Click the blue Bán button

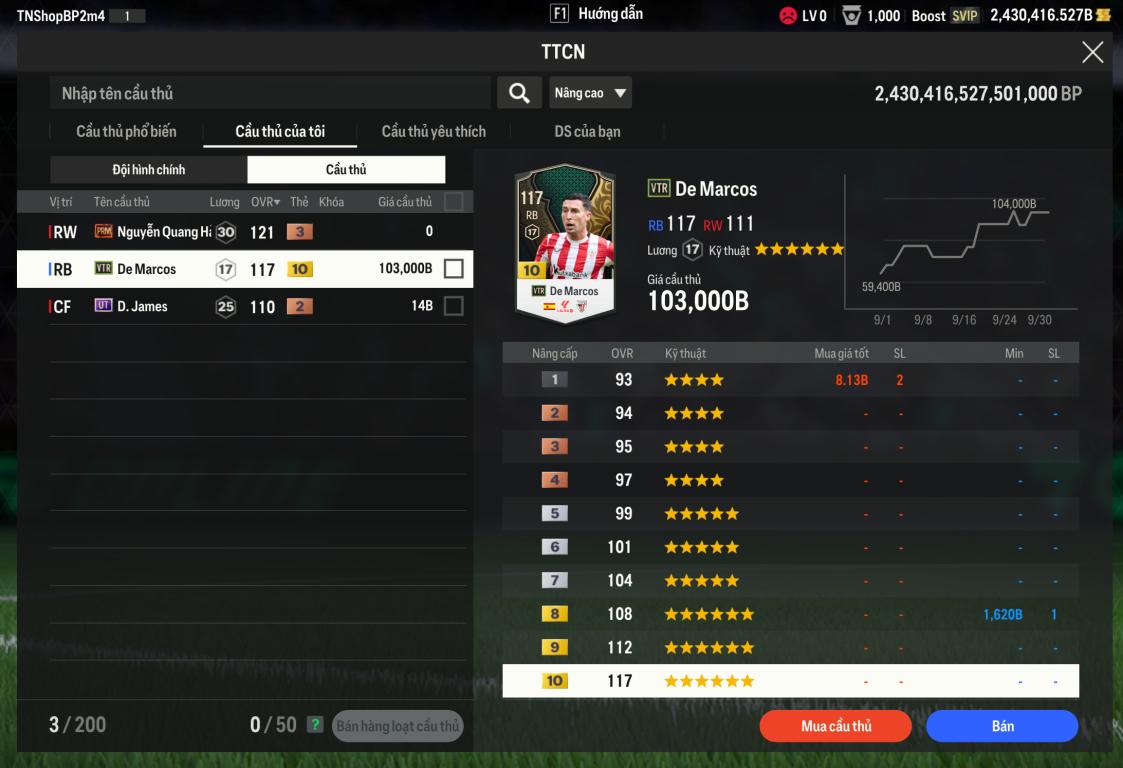pos(1002,726)
